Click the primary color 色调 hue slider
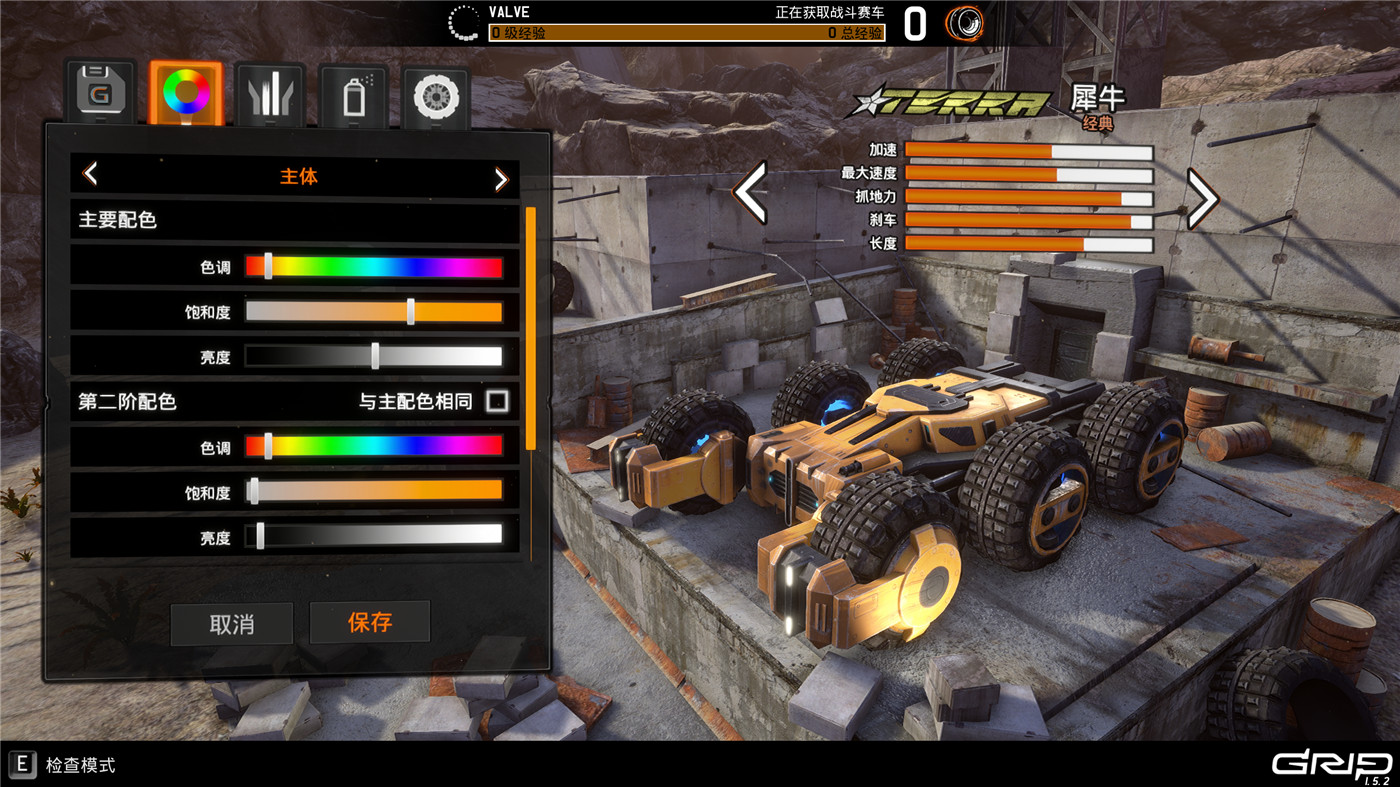This screenshot has height=787, width=1400. point(373,267)
